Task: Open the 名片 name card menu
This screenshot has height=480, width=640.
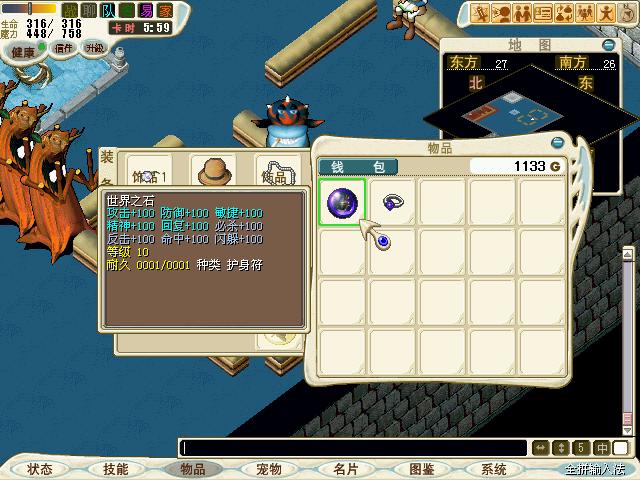Action: 345,469
